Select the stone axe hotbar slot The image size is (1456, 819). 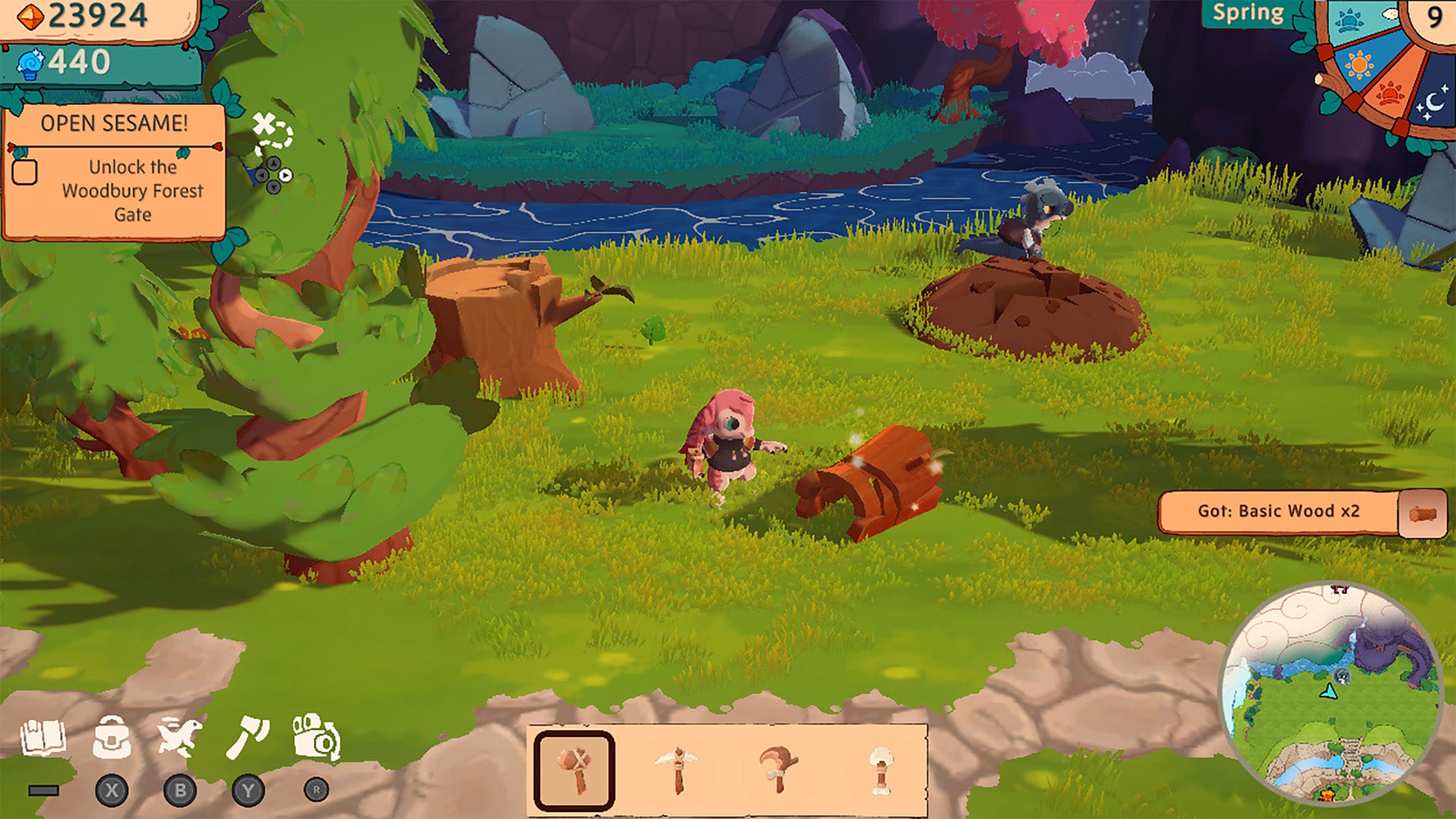[x=574, y=770]
